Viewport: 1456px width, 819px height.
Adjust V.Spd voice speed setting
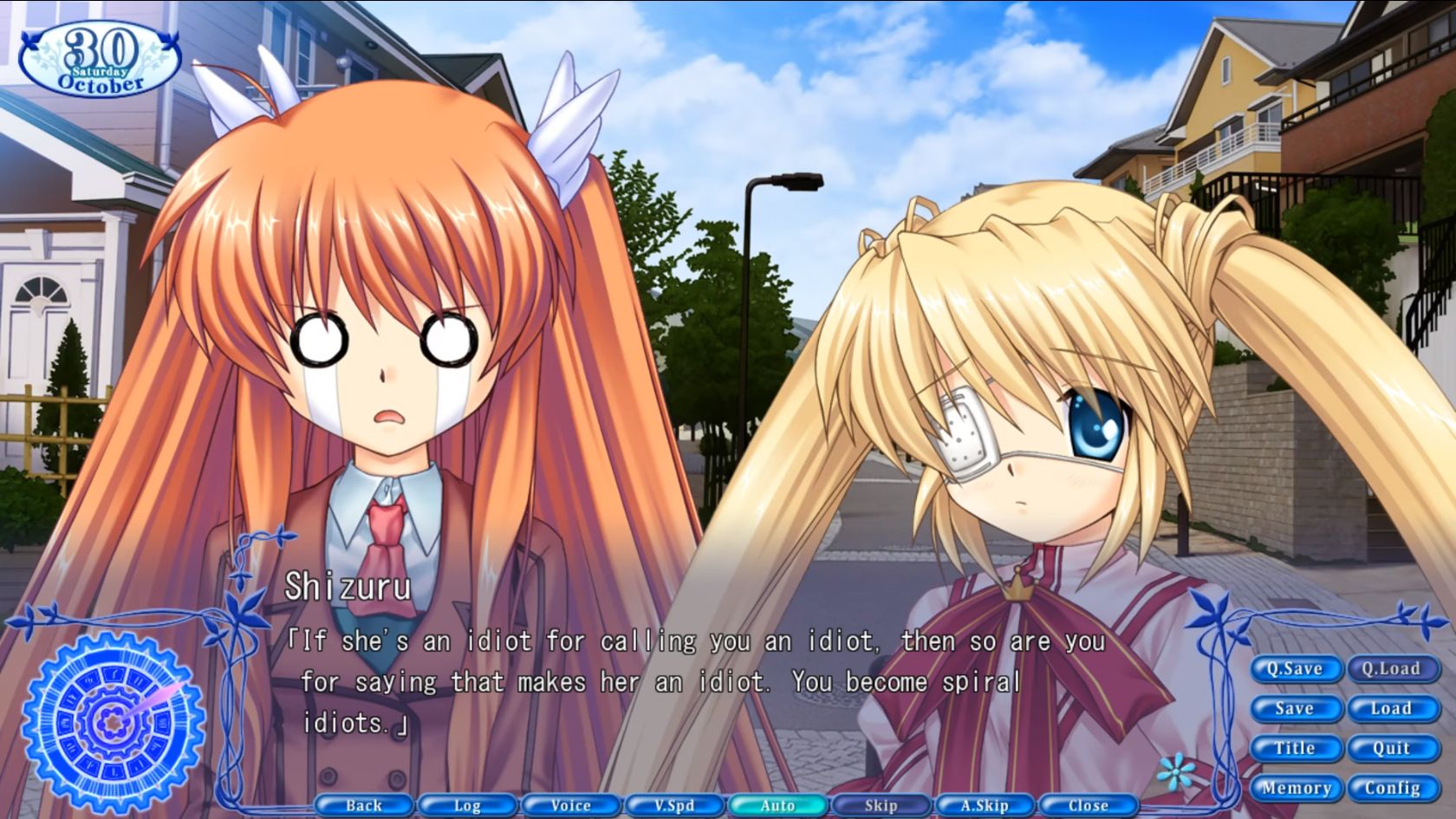pos(673,805)
